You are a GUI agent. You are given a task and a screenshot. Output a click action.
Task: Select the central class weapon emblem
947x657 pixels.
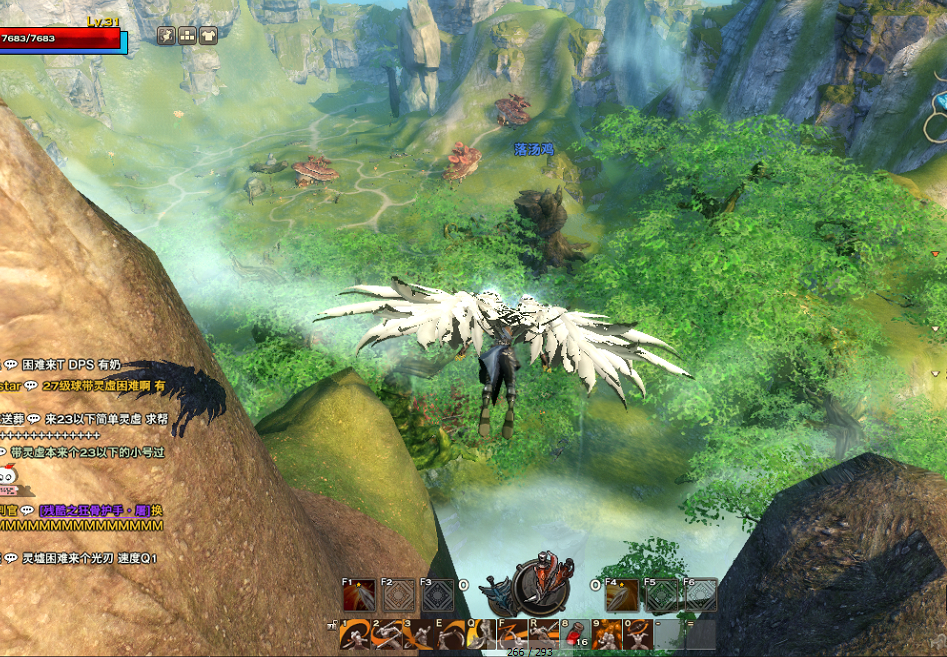coord(540,588)
